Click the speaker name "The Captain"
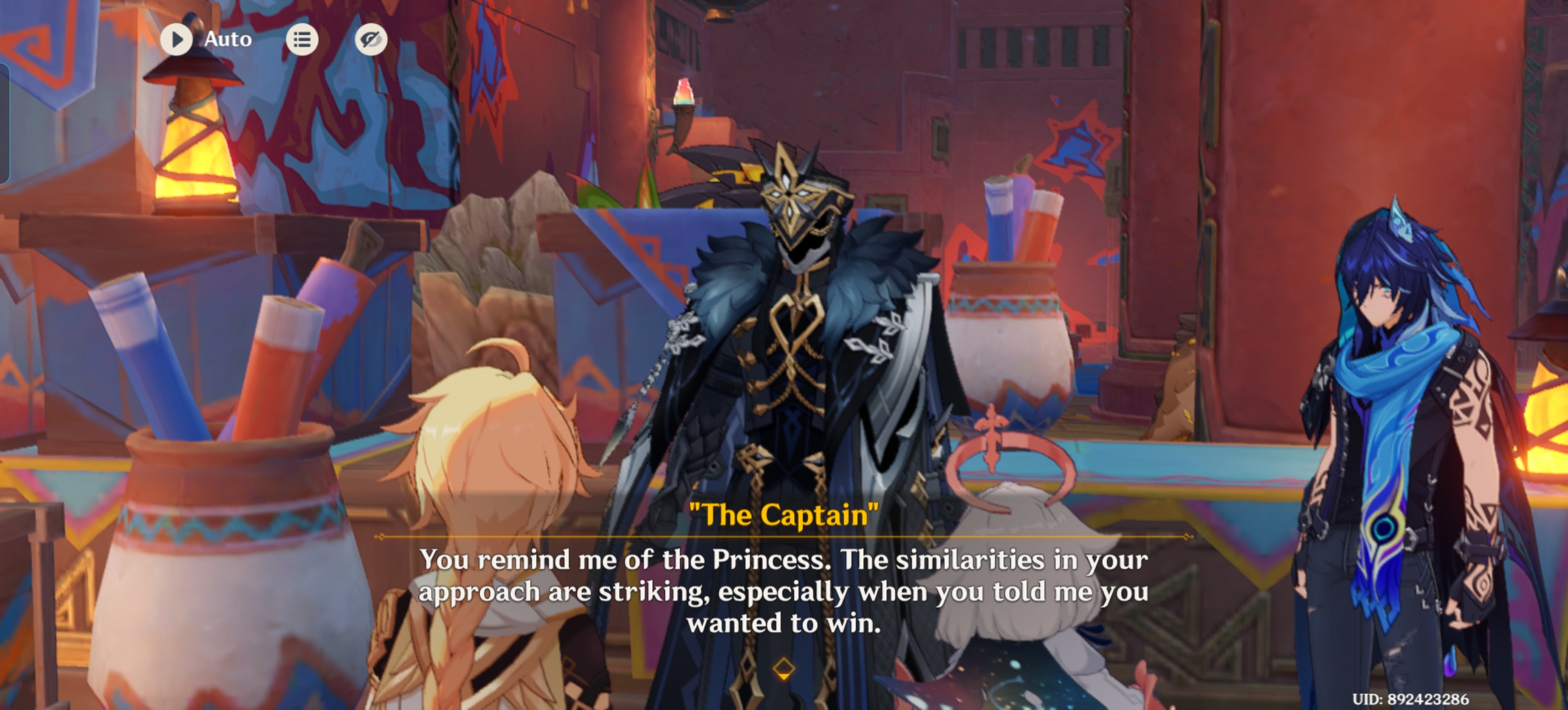This screenshot has height=710, width=1568. point(784,514)
